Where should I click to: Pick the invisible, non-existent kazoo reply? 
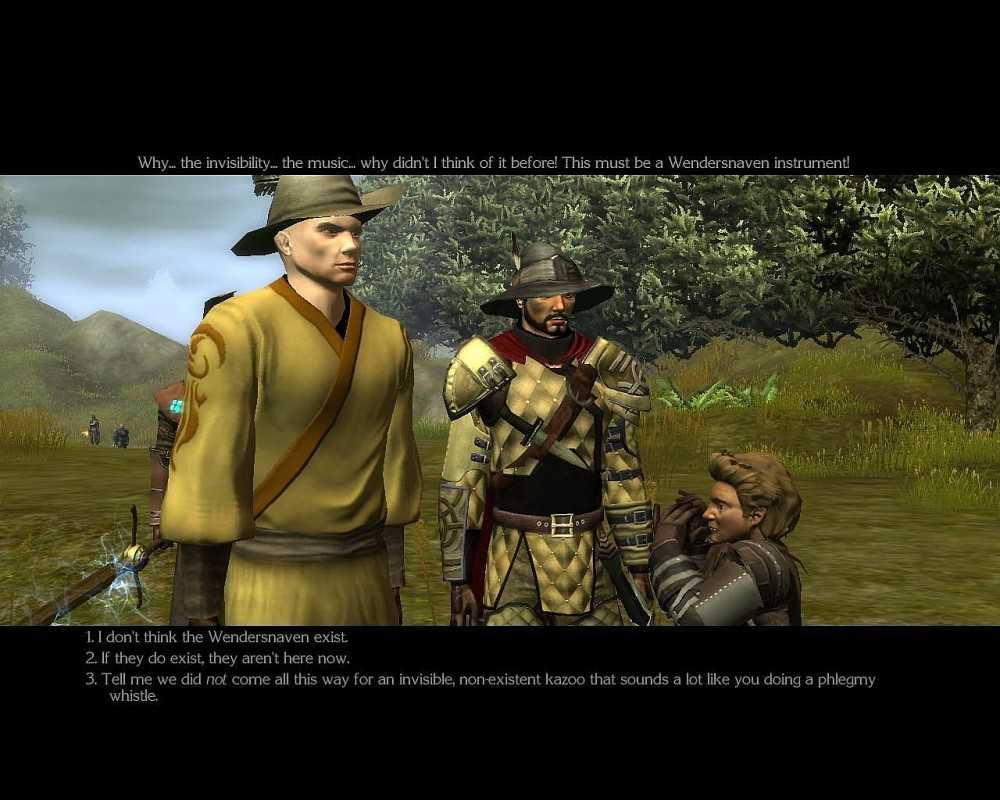click(480, 680)
